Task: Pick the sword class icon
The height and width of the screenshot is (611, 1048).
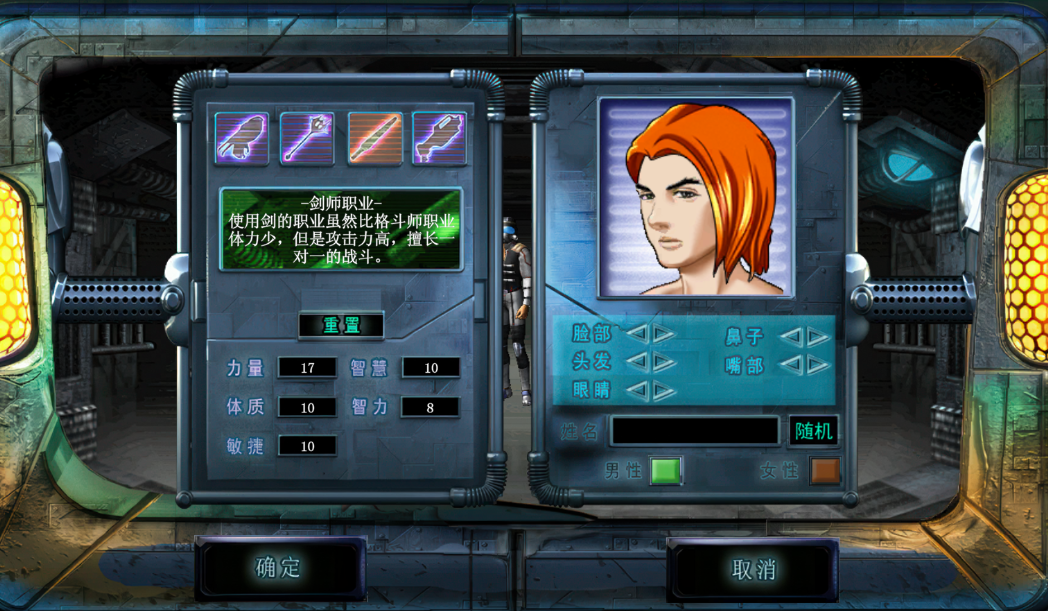Action: (375, 138)
